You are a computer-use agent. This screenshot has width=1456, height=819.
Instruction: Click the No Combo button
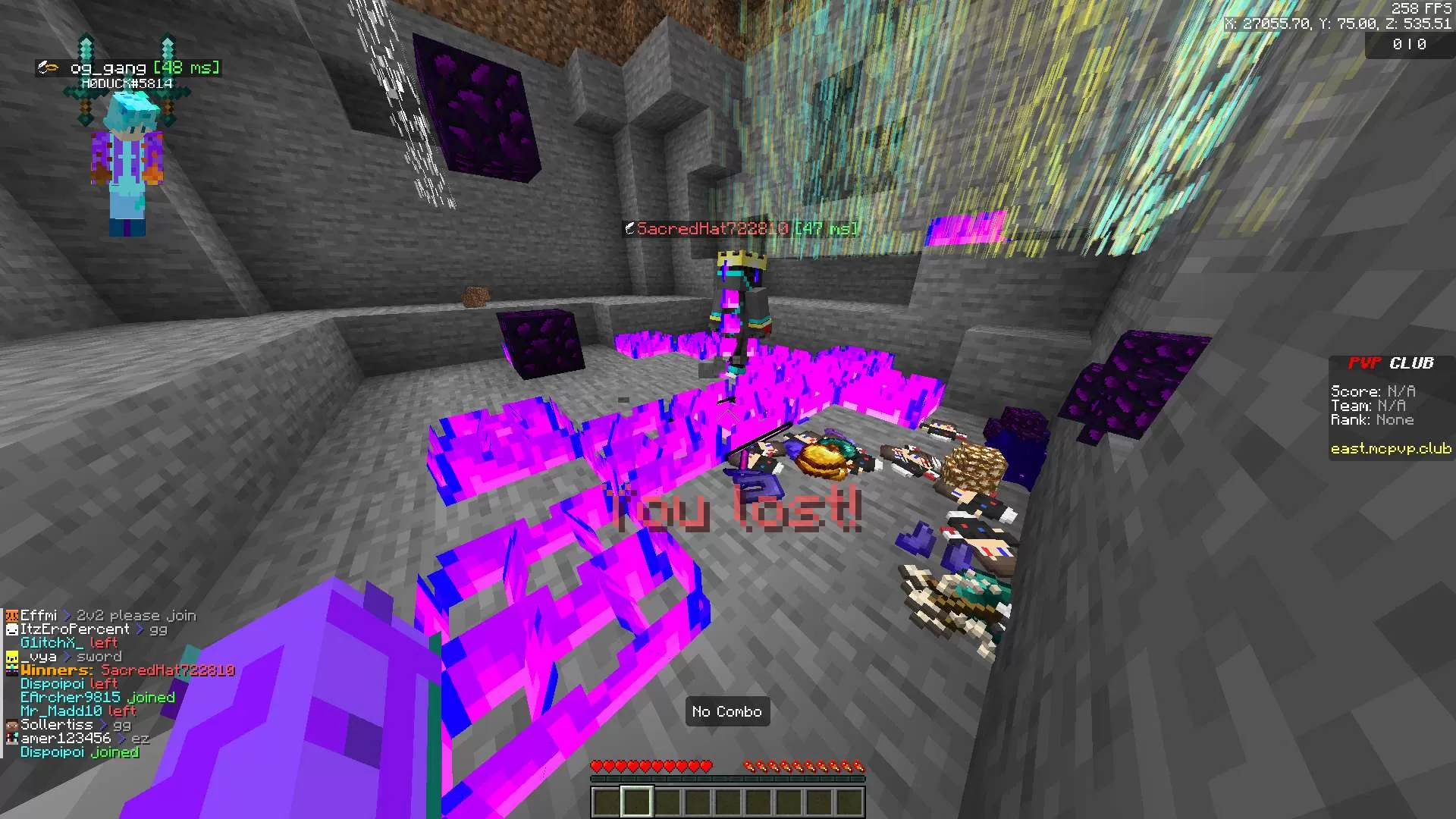(x=727, y=711)
